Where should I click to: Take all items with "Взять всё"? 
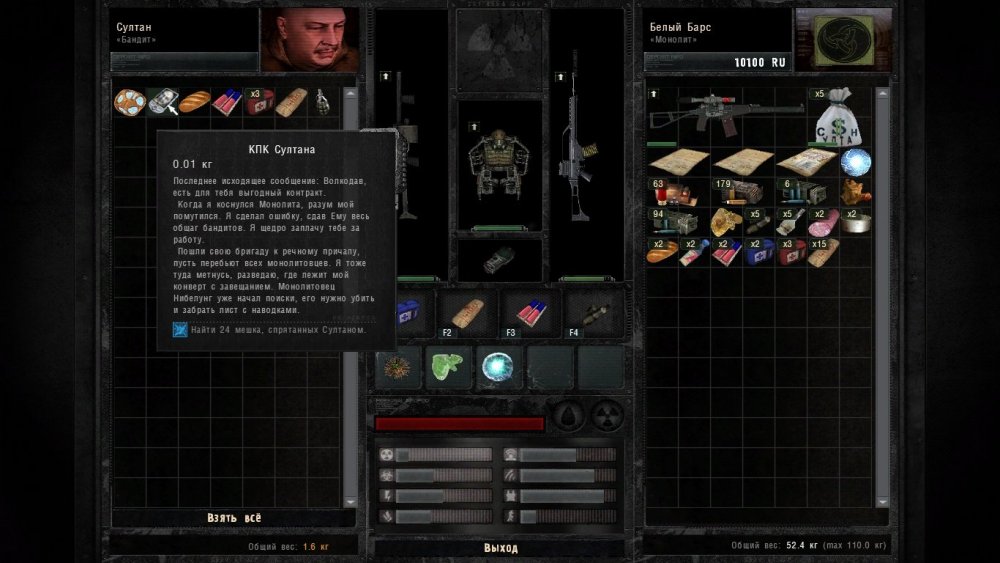[234, 517]
